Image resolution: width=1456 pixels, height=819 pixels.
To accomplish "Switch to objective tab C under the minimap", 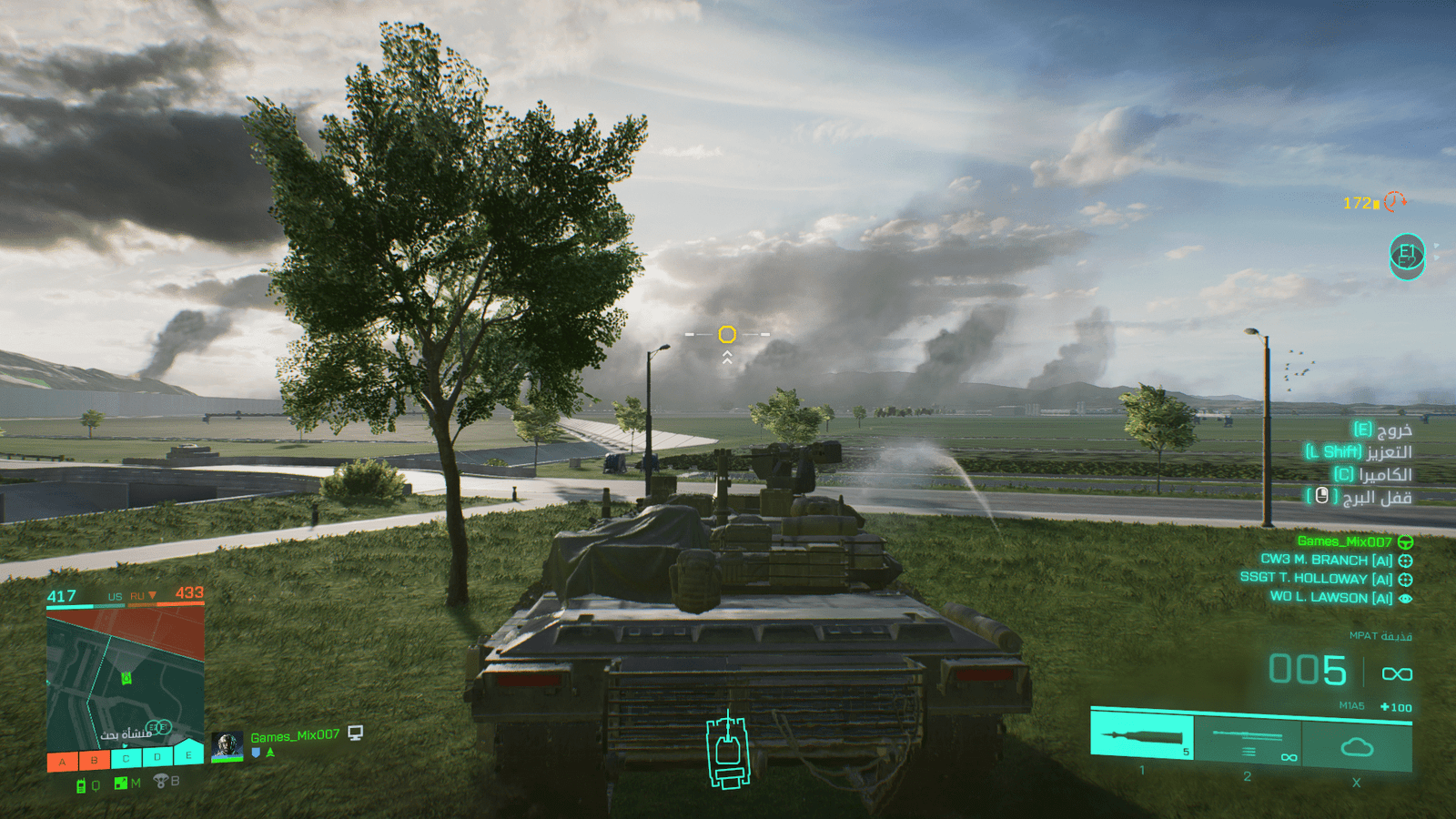I will click(x=126, y=756).
